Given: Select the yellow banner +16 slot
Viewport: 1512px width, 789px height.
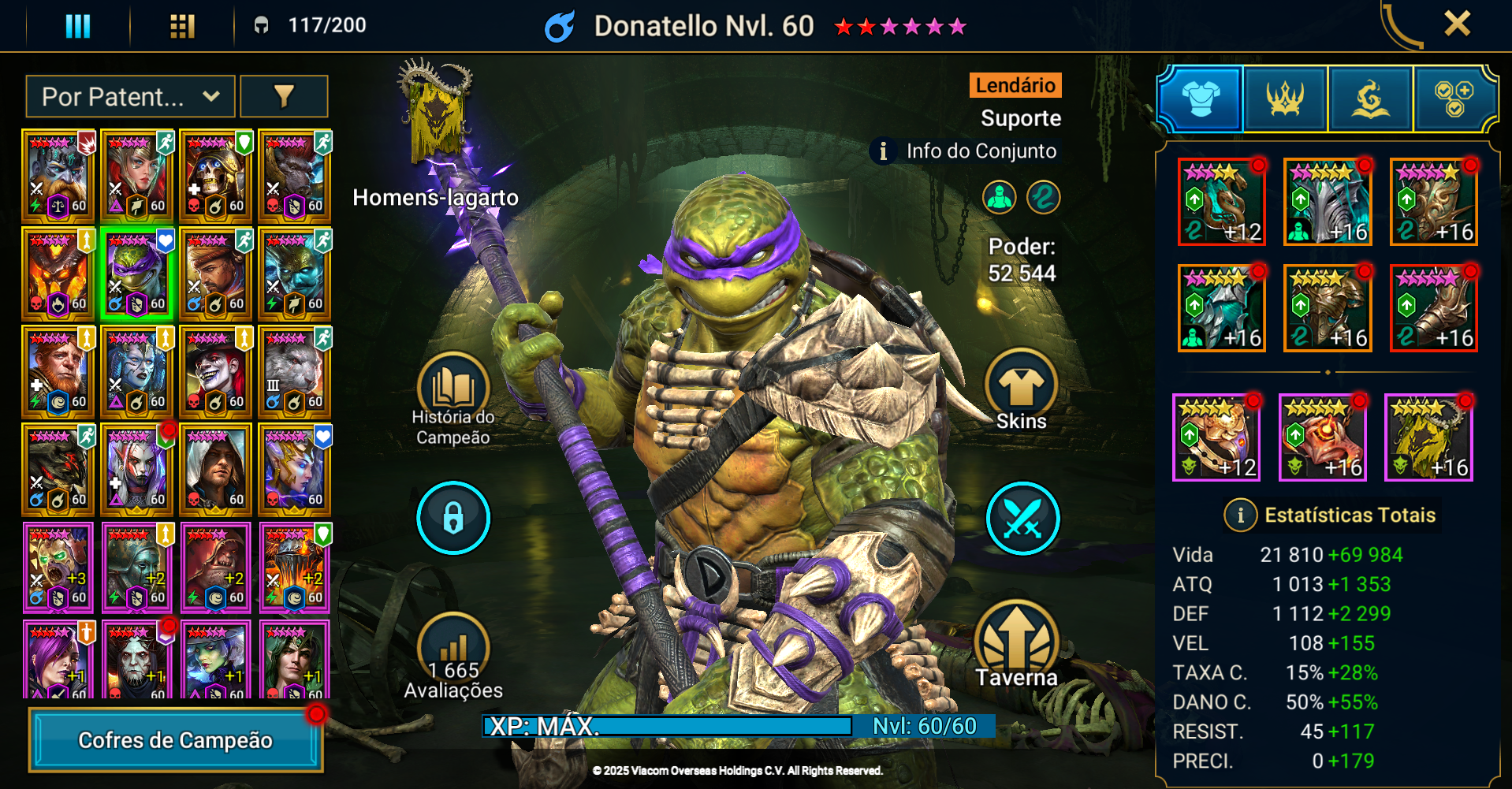Looking at the screenshot, I should click(1428, 437).
